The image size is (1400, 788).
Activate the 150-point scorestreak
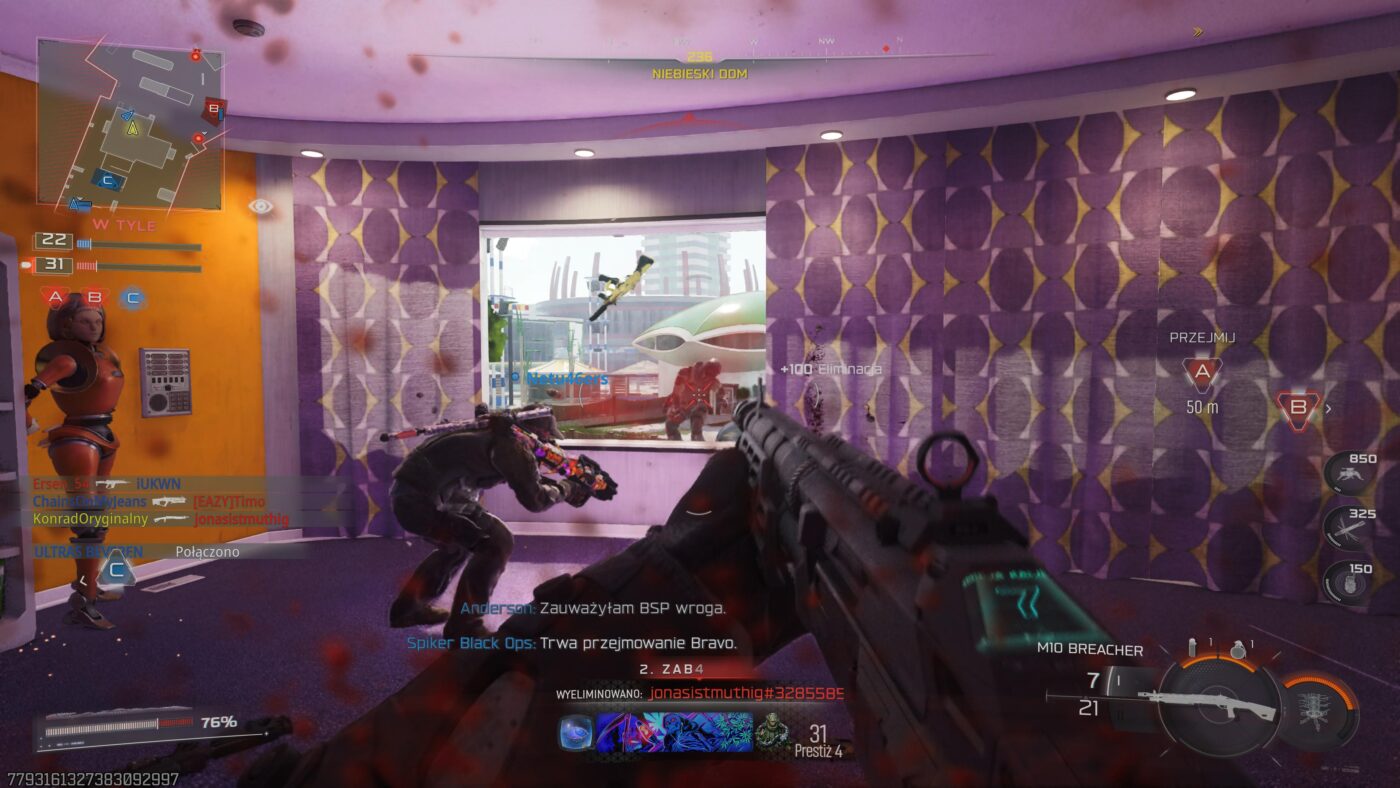1349,582
